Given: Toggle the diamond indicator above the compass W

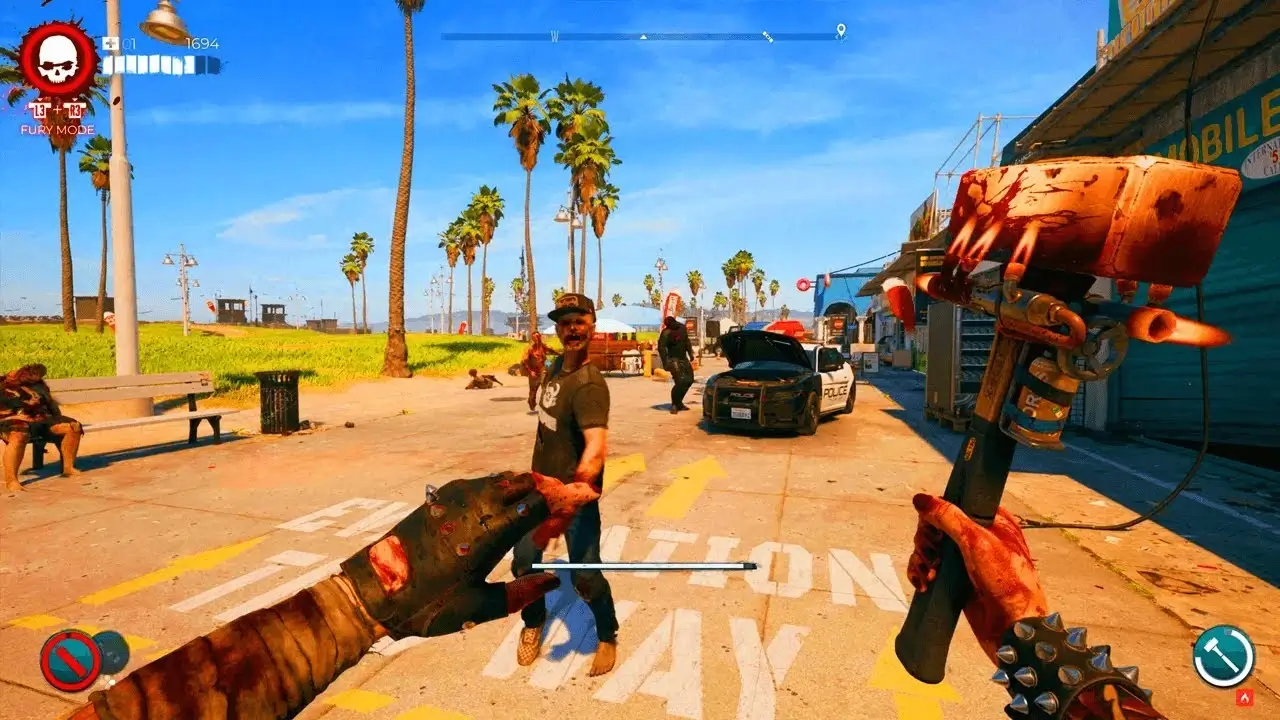Looking at the screenshot, I should tap(643, 36).
